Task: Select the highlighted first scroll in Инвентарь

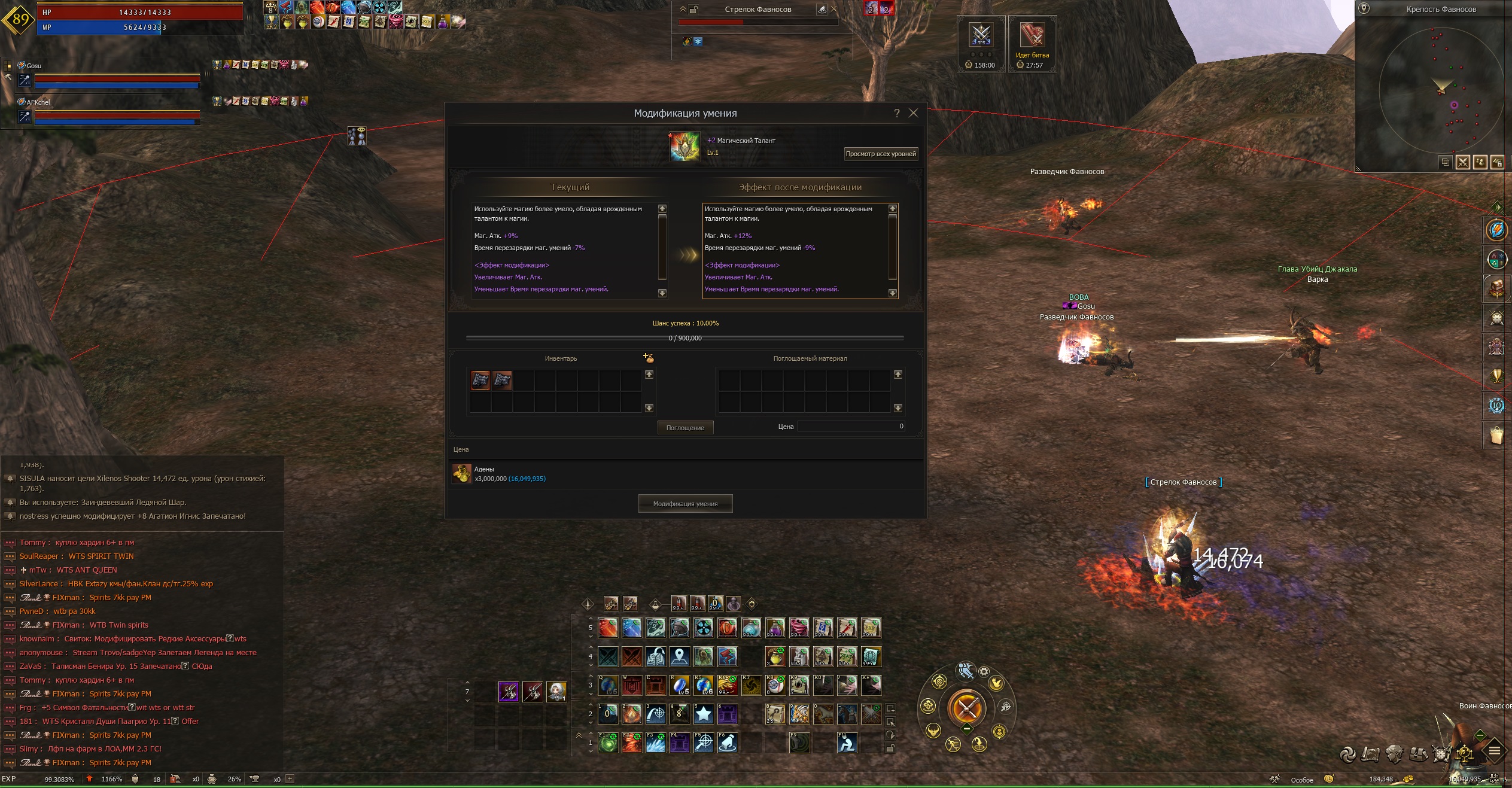Action: point(480,380)
